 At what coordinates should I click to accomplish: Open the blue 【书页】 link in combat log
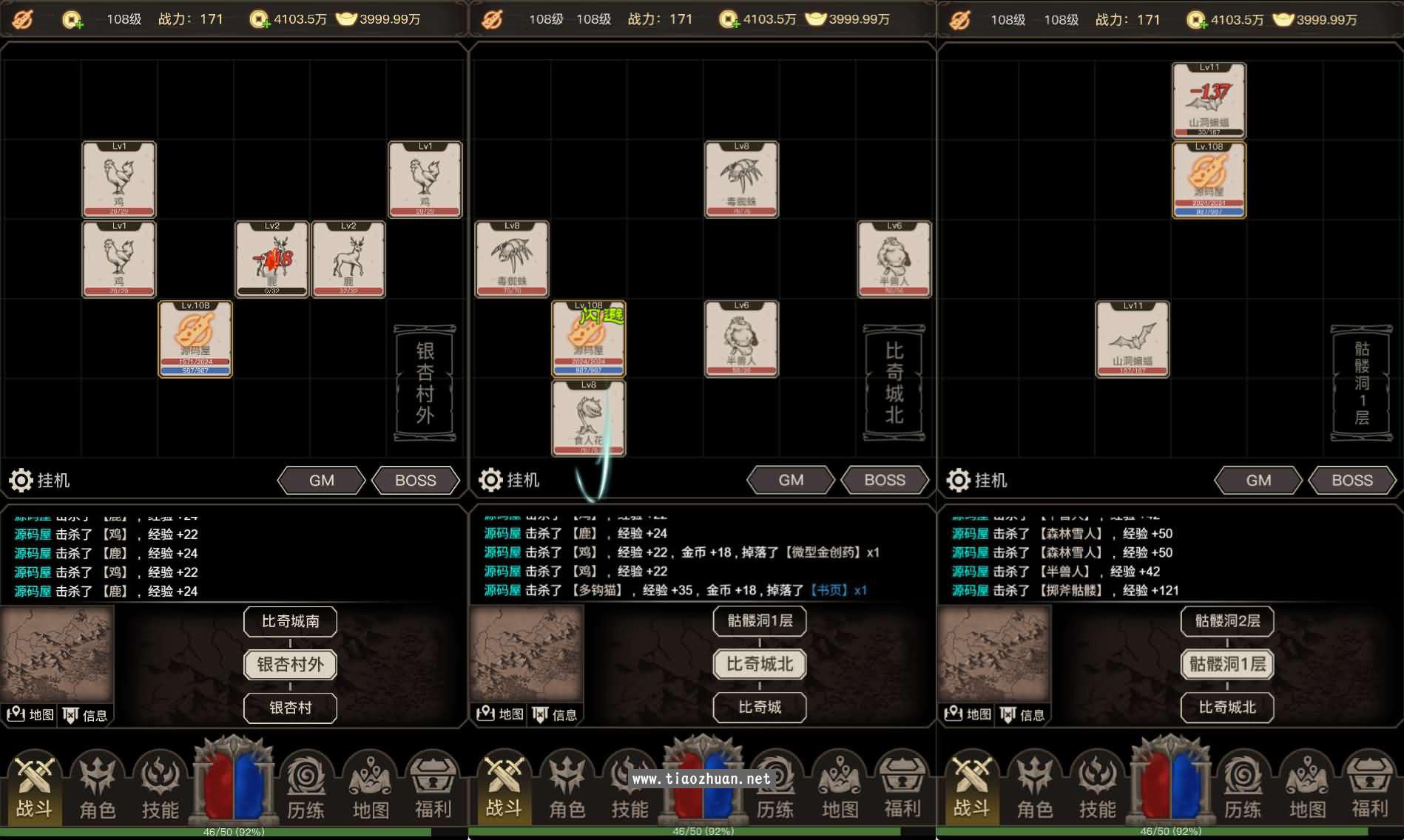click(x=831, y=590)
